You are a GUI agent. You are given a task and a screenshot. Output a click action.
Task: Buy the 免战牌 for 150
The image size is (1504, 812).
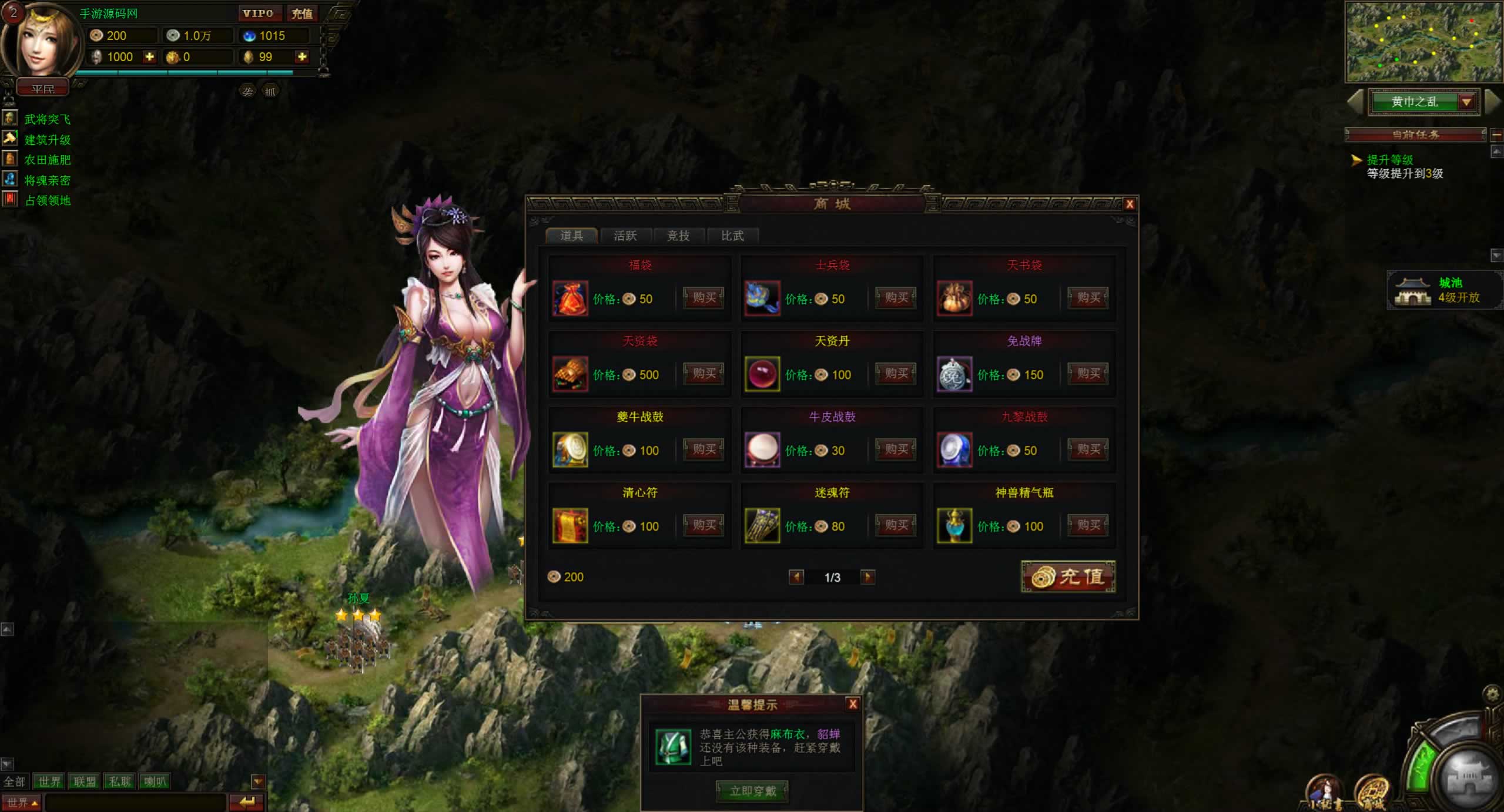1088,374
